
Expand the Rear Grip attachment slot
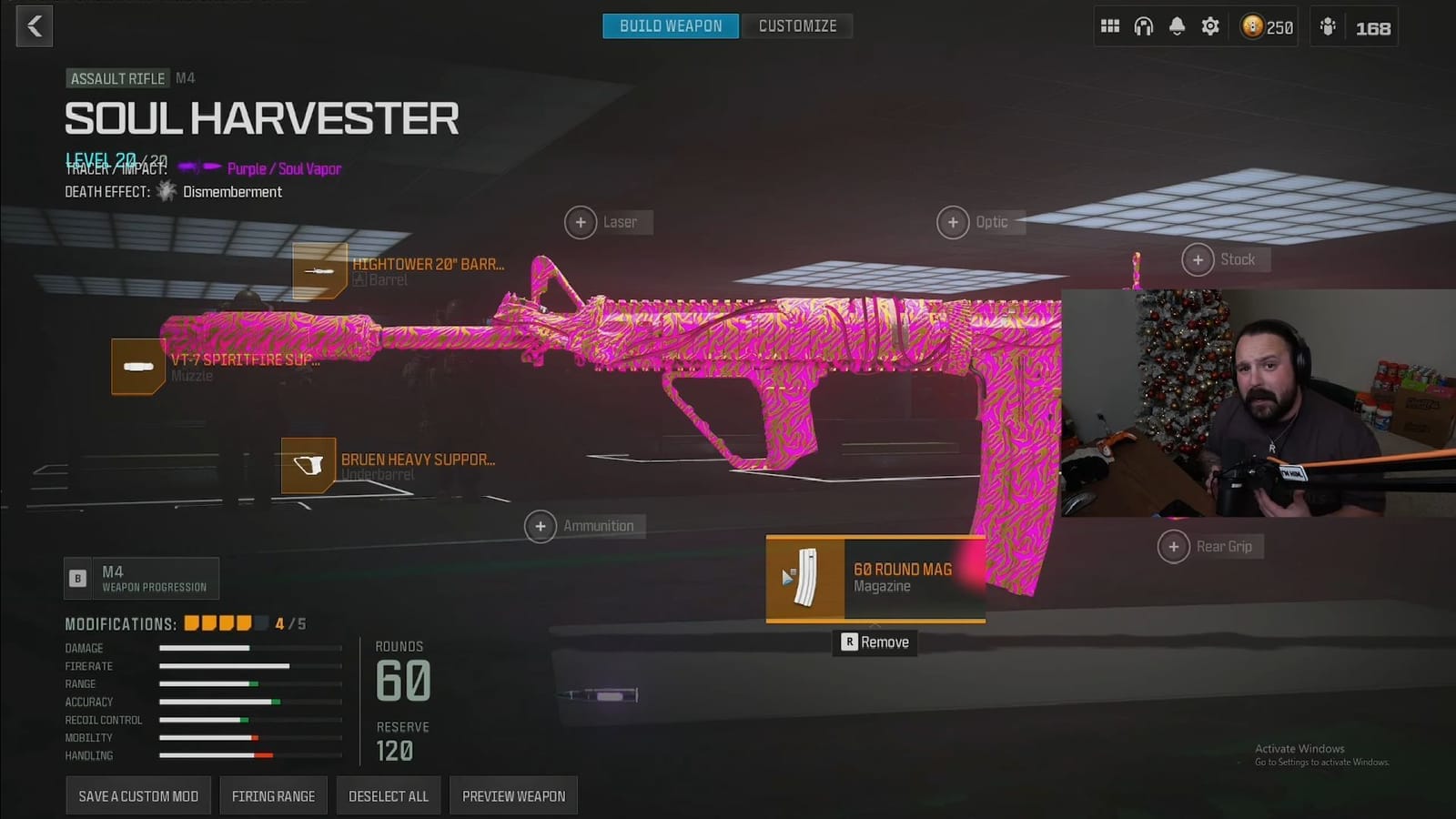(1175, 546)
